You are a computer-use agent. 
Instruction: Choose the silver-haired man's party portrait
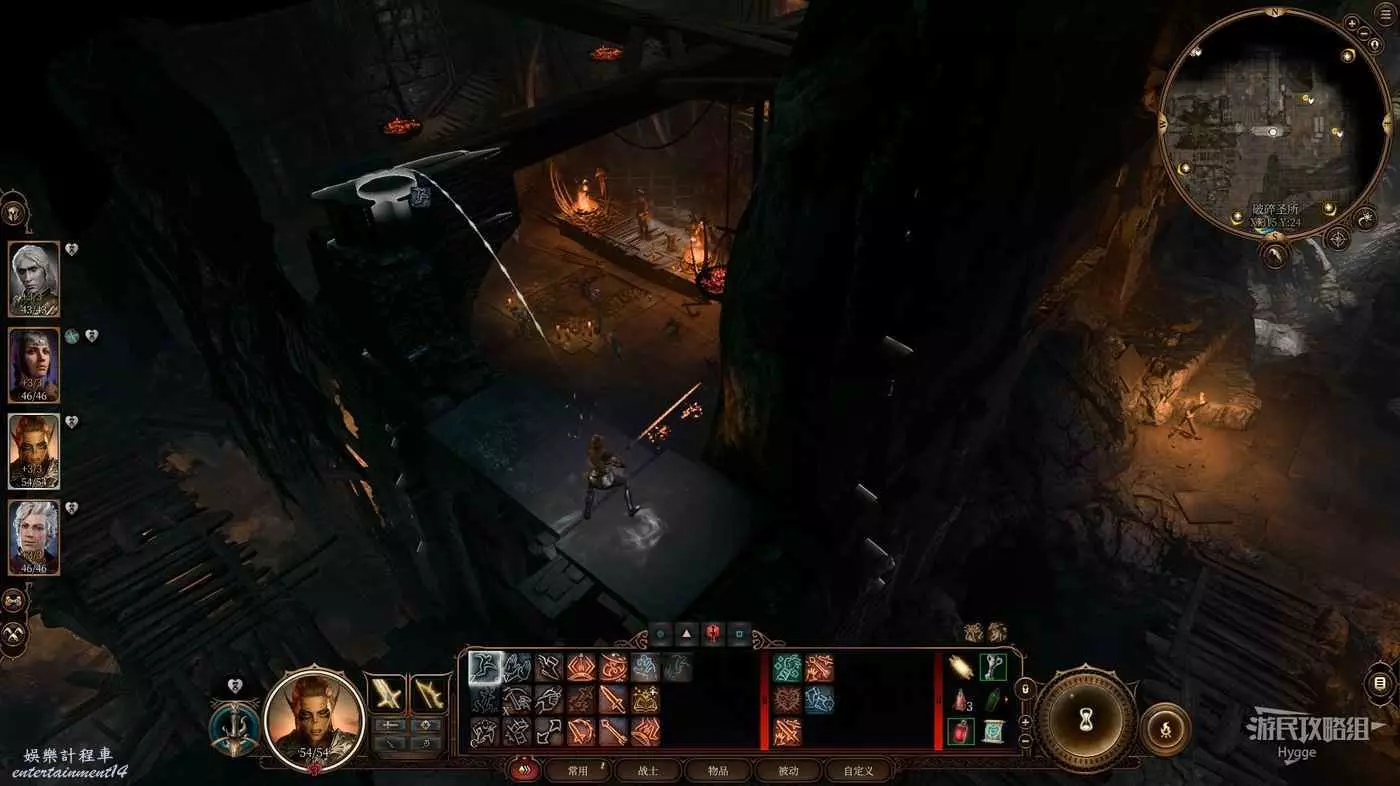click(34, 537)
